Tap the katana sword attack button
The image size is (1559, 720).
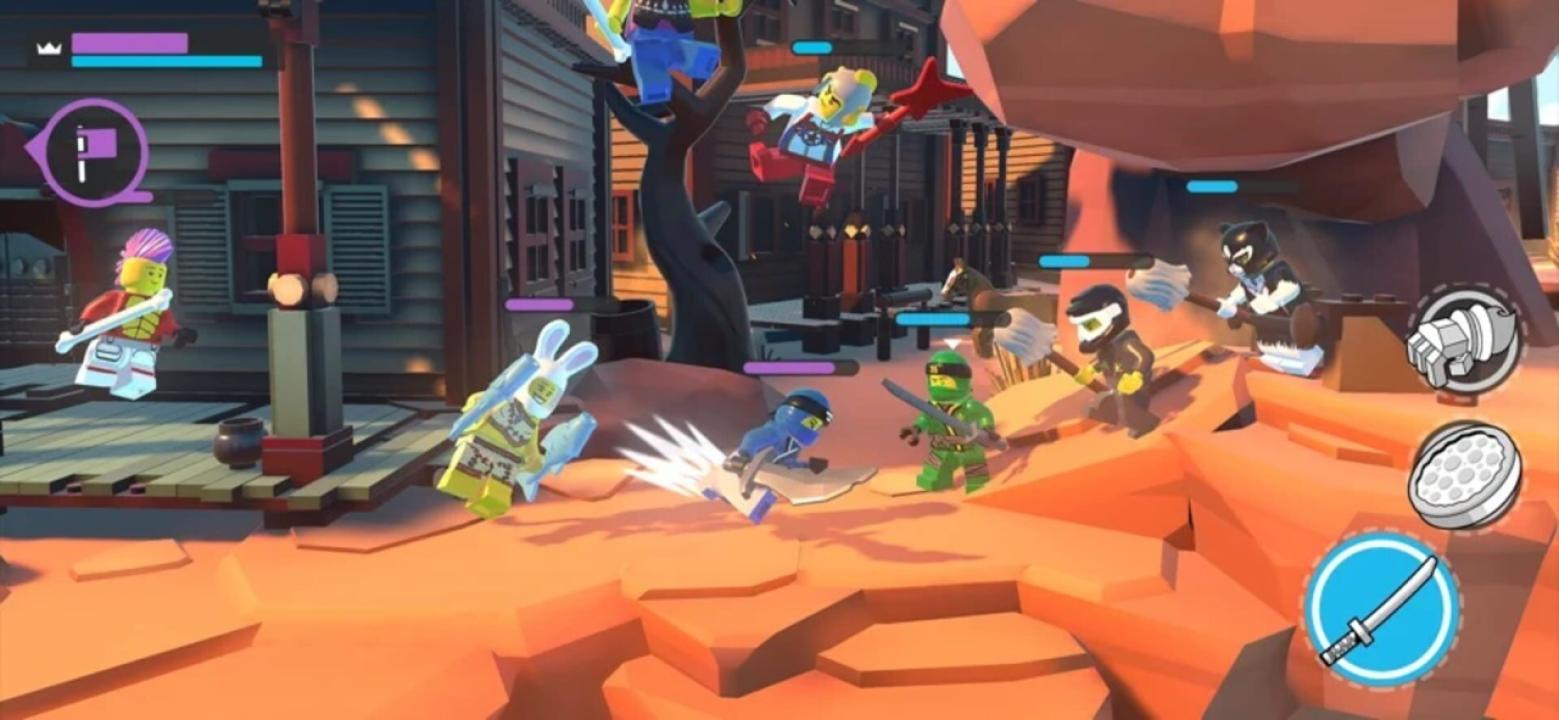click(1381, 609)
